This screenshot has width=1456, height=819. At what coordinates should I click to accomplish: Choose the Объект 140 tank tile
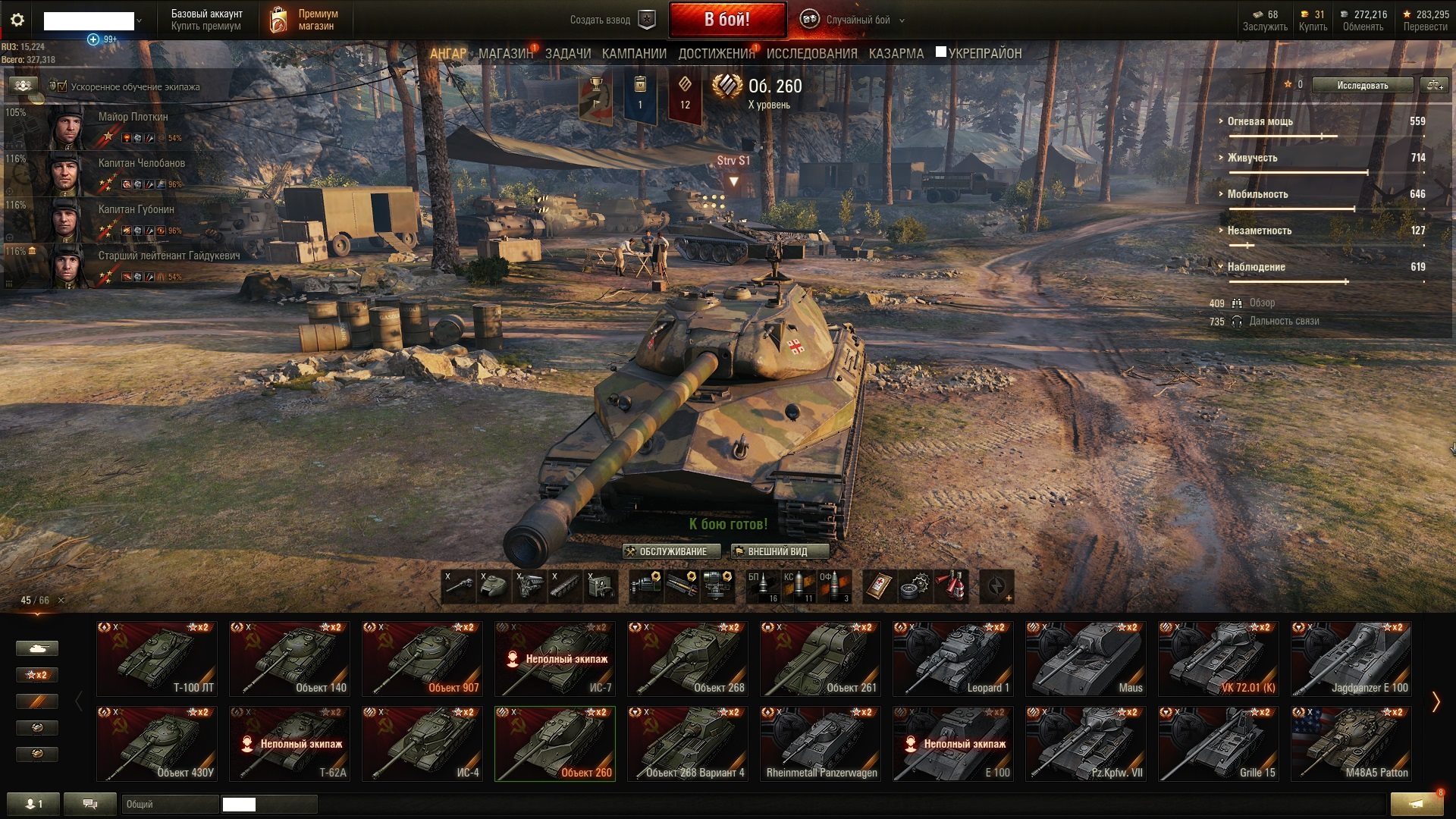[289, 658]
